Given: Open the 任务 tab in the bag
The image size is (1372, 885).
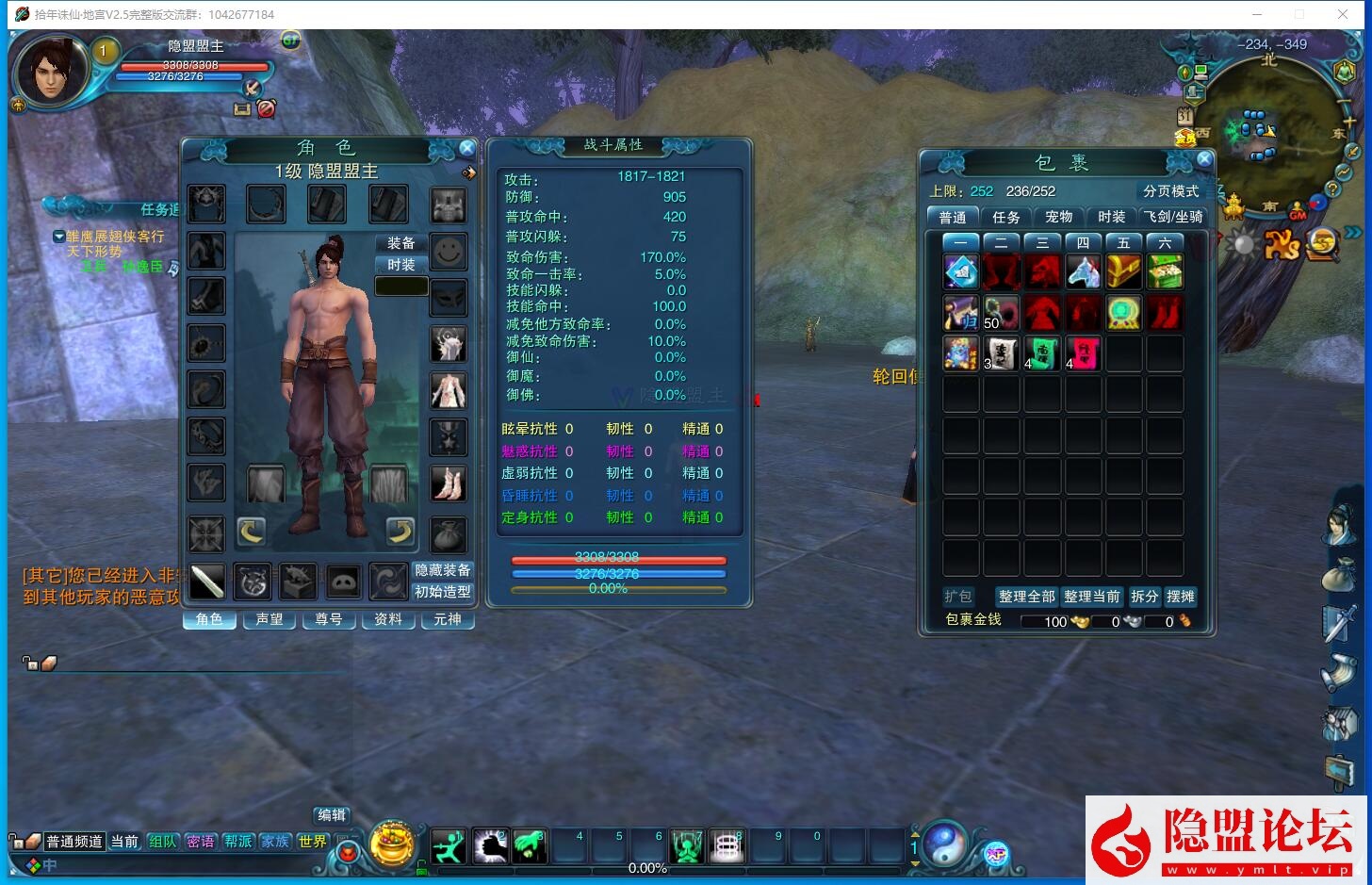Looking at the screenshot, I should 1005,217.
